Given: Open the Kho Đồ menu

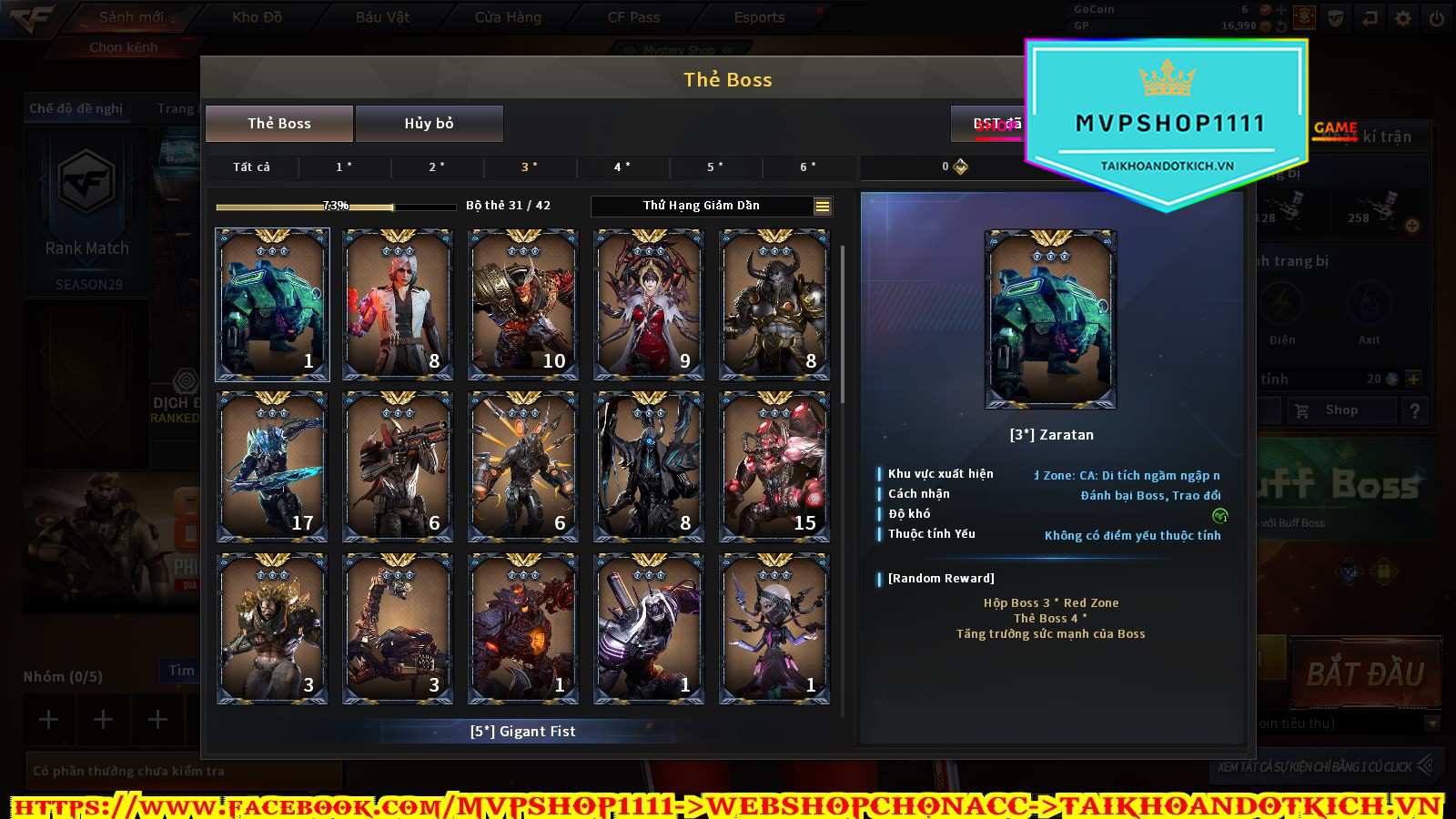Looking at the screenshot, I should point(258,17).
